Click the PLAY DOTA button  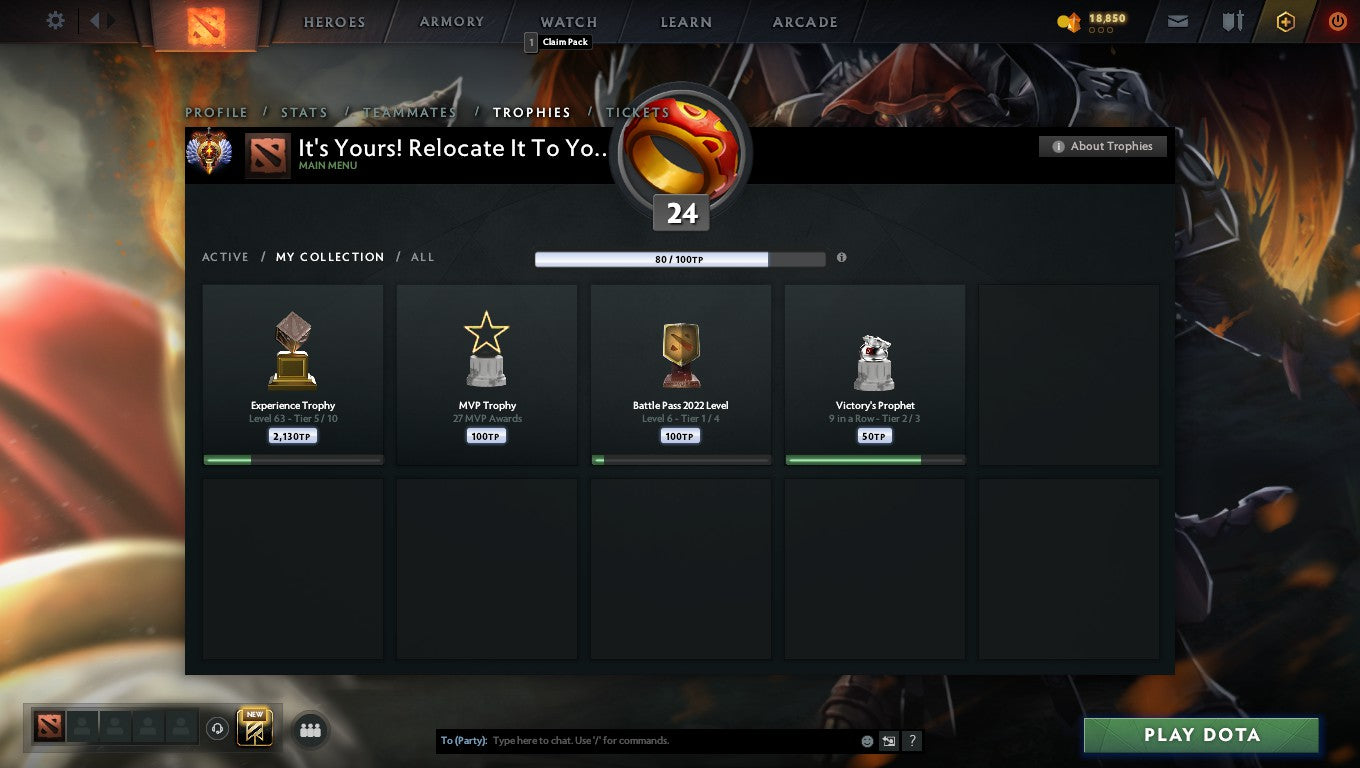(1200, 734)
